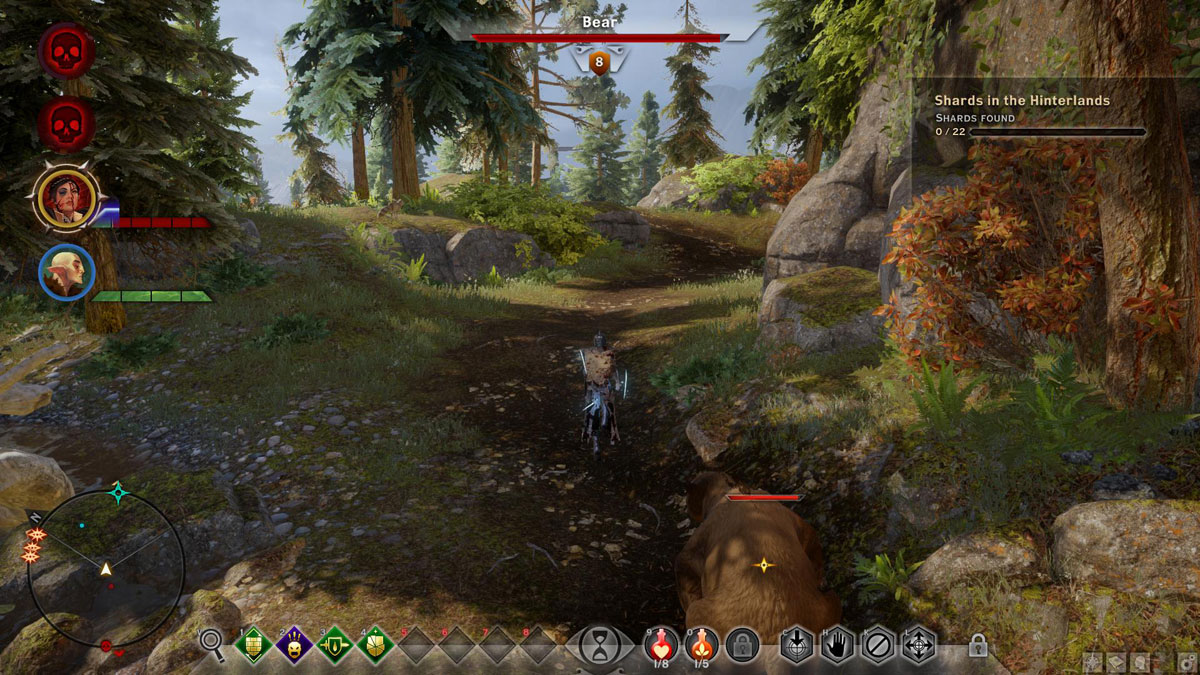The height and width of the screenshot is (675, 1200).
Task: Click the magnifying glass search icon
Action: coord(211,640)
